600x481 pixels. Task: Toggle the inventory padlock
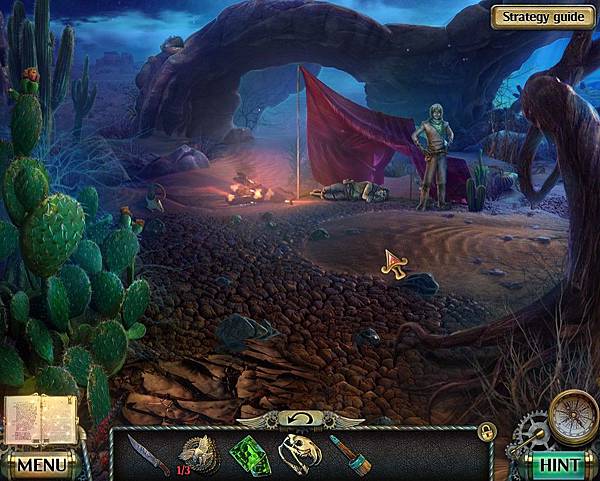487,431
